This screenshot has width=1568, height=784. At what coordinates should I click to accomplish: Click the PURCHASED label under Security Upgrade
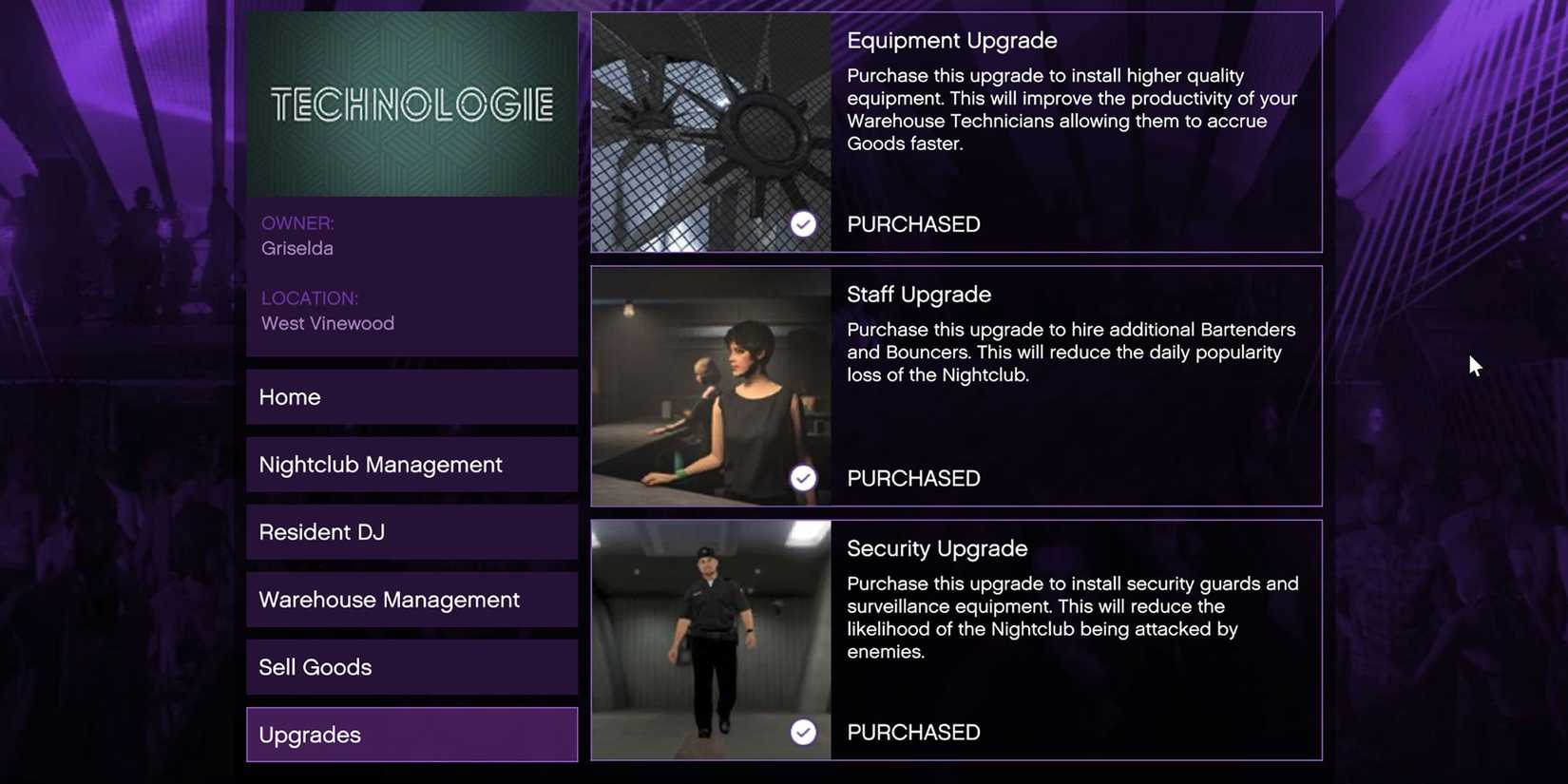pyautogui.click(x=913, y=732)
